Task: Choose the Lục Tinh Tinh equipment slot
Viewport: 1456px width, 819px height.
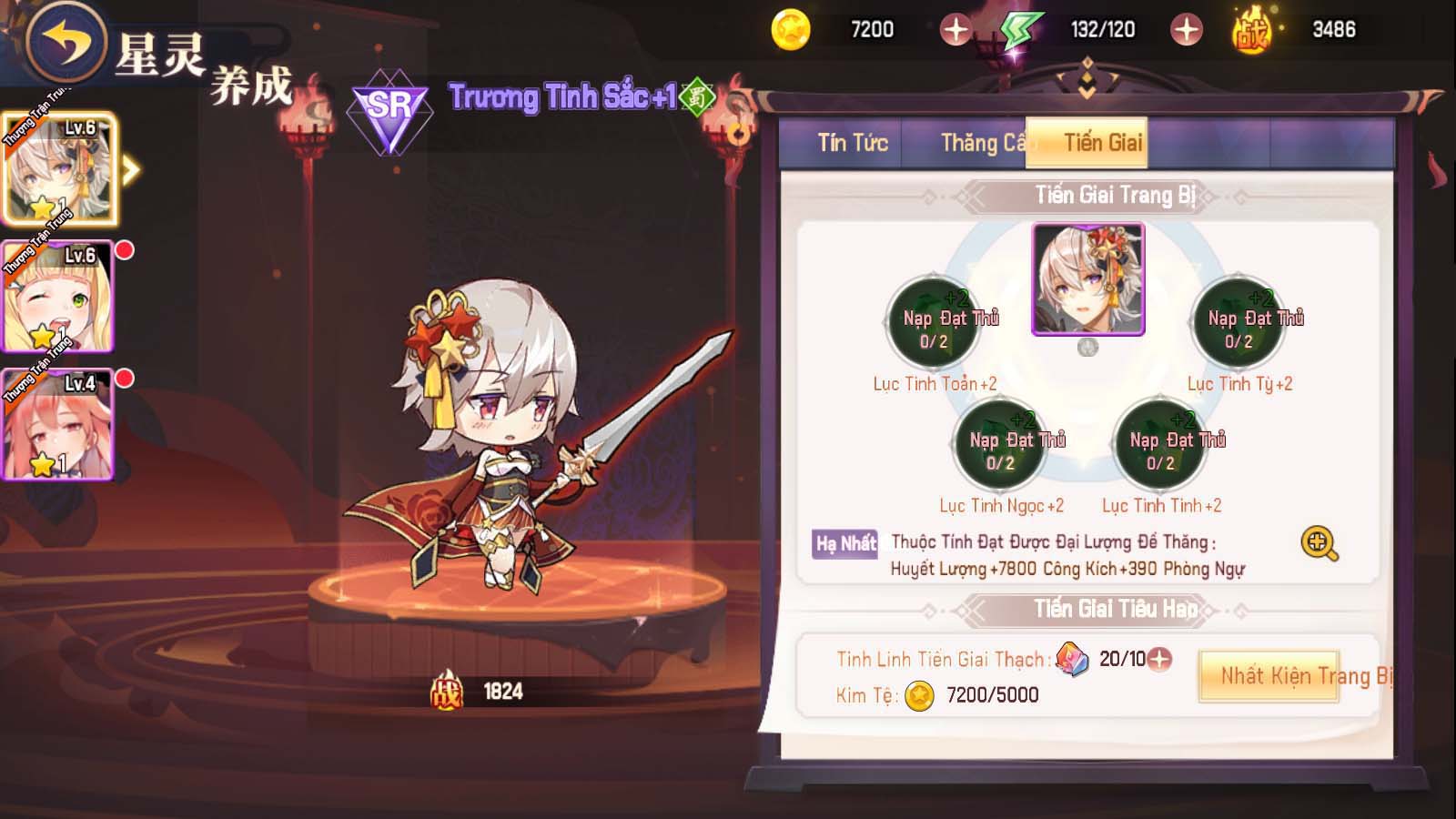Action: pyautogui.click(x=1161, y=445)
